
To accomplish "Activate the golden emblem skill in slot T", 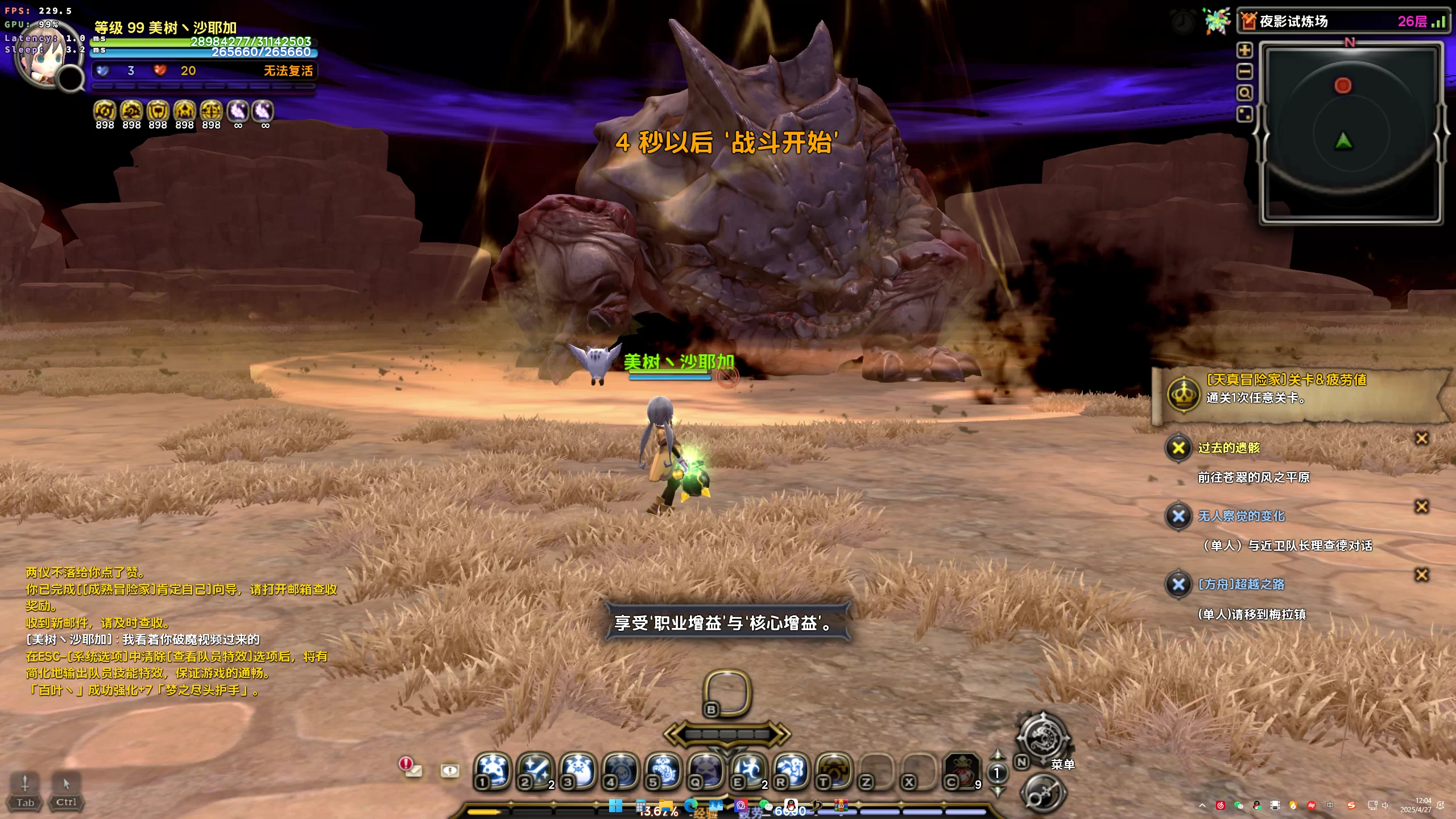I will [834, 771].
